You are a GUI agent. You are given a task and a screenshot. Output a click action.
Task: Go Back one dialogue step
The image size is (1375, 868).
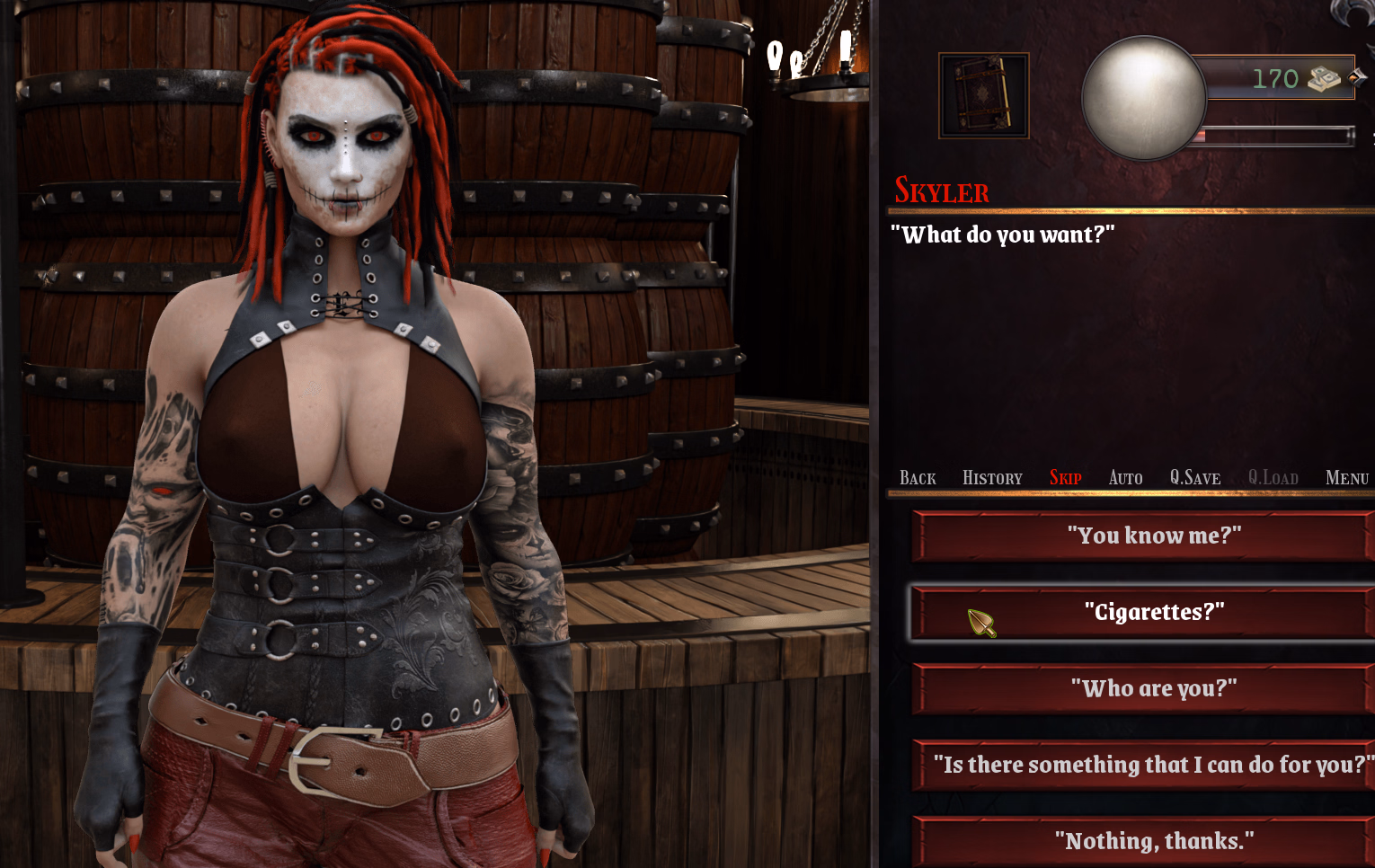(918, 478)
